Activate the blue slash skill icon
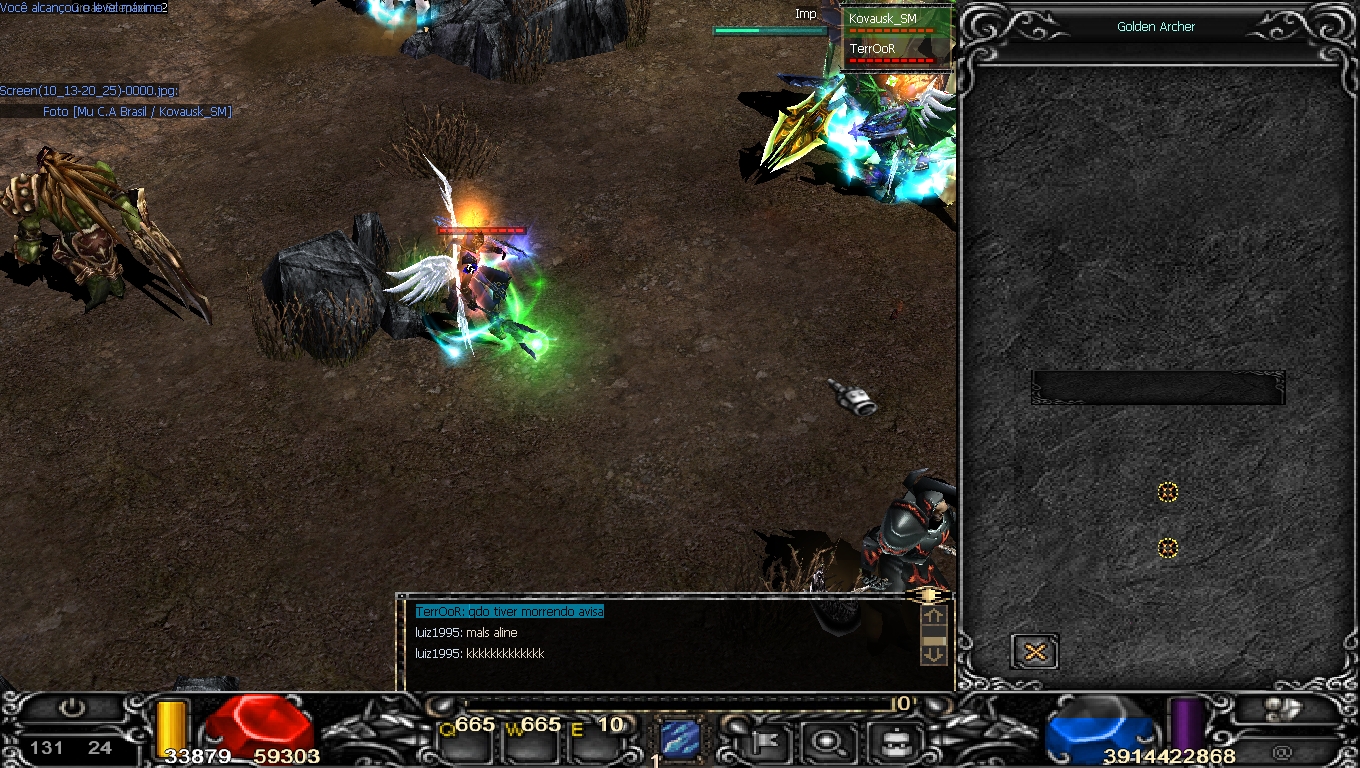This screenshot has width=1360, height=768. (x=680, y=739)
